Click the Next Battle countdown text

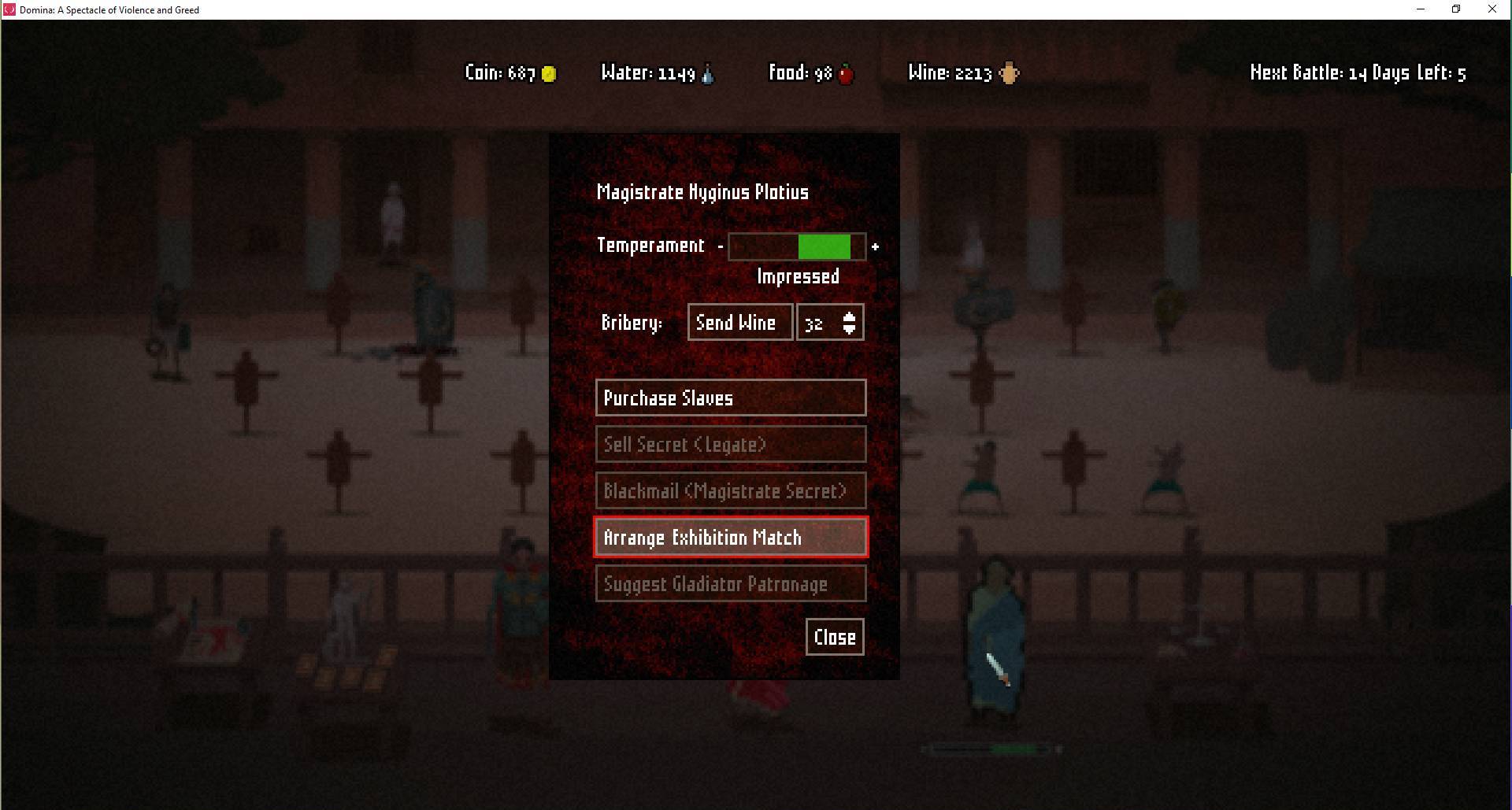click(x=1357, y=72)
